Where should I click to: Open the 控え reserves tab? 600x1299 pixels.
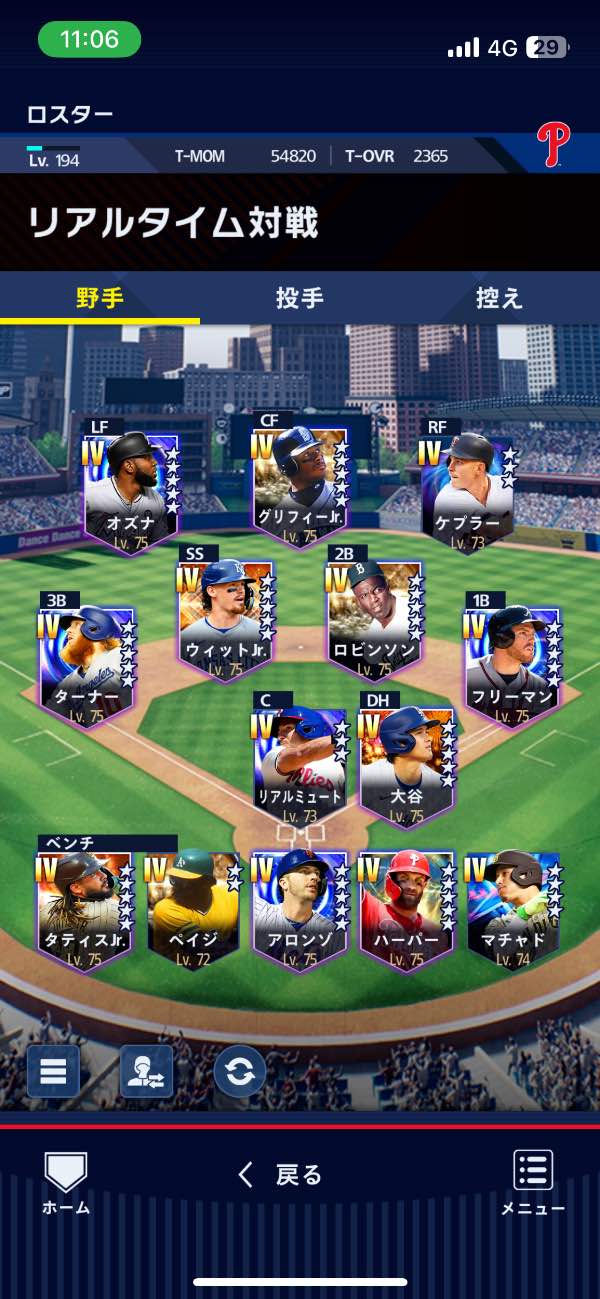pos(499,298)
